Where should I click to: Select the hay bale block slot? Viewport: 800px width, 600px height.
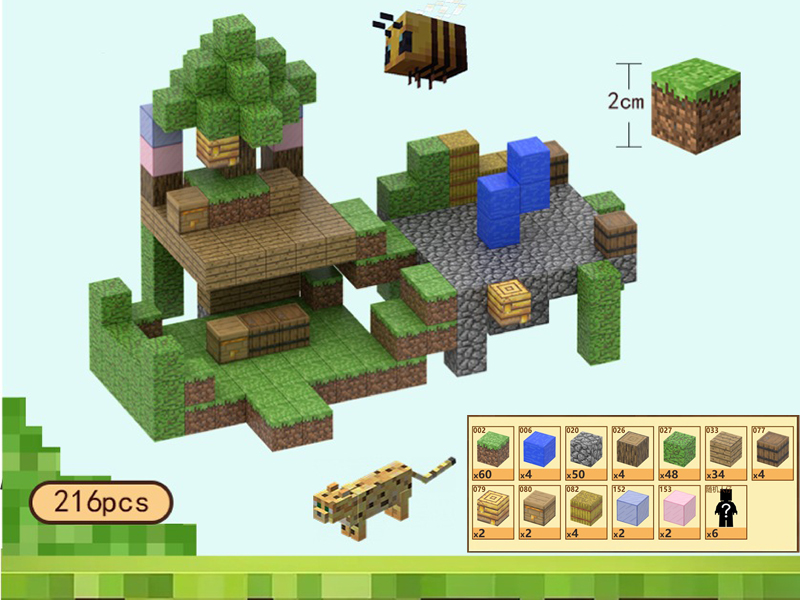pos(586,510)
